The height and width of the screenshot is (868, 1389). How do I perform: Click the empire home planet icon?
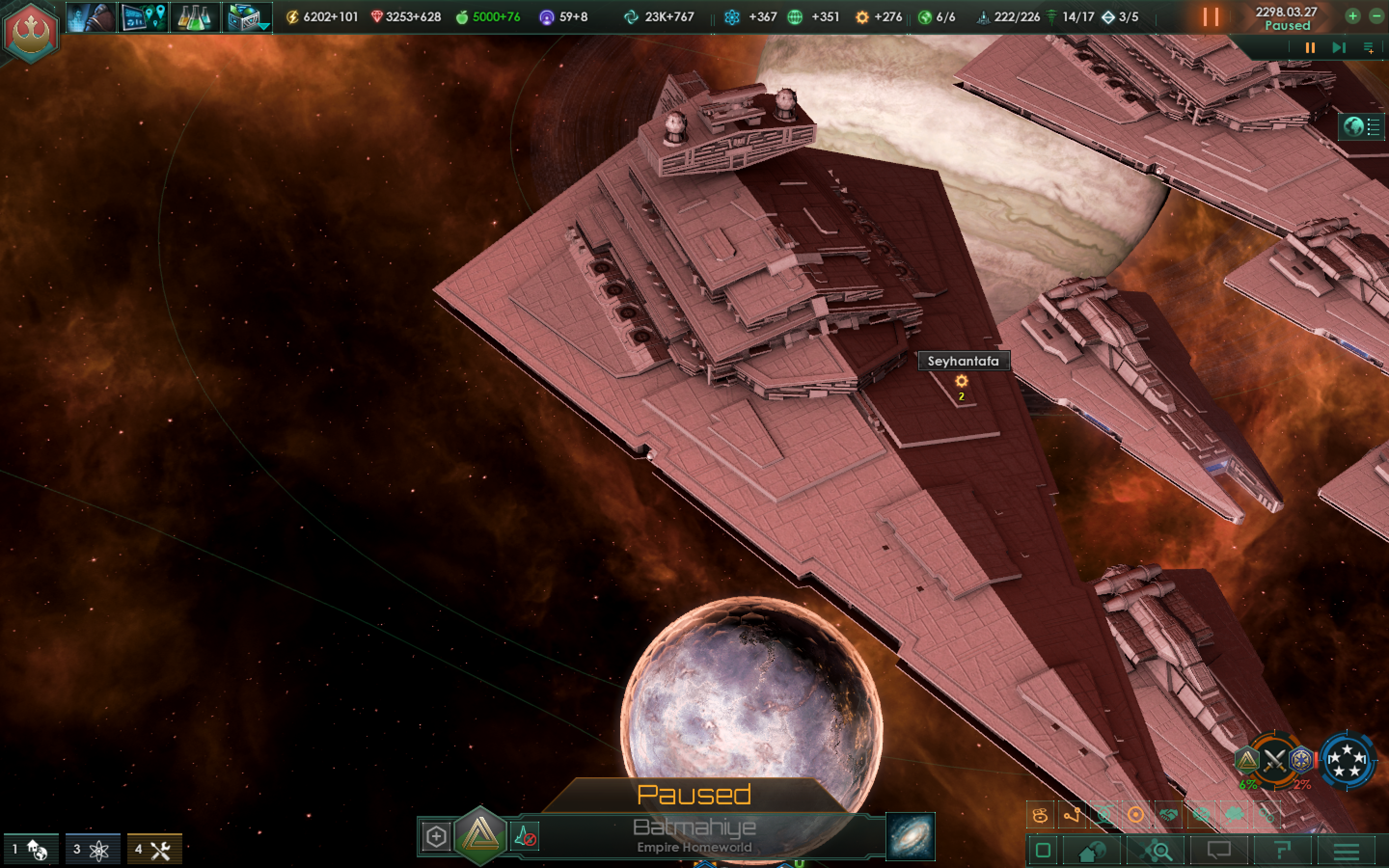pyautogui.click(x=1092, y=850)
